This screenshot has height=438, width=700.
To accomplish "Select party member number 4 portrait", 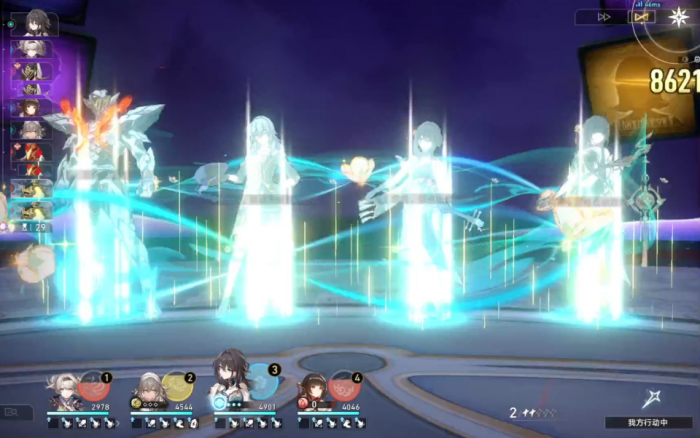I will point(313,391).
